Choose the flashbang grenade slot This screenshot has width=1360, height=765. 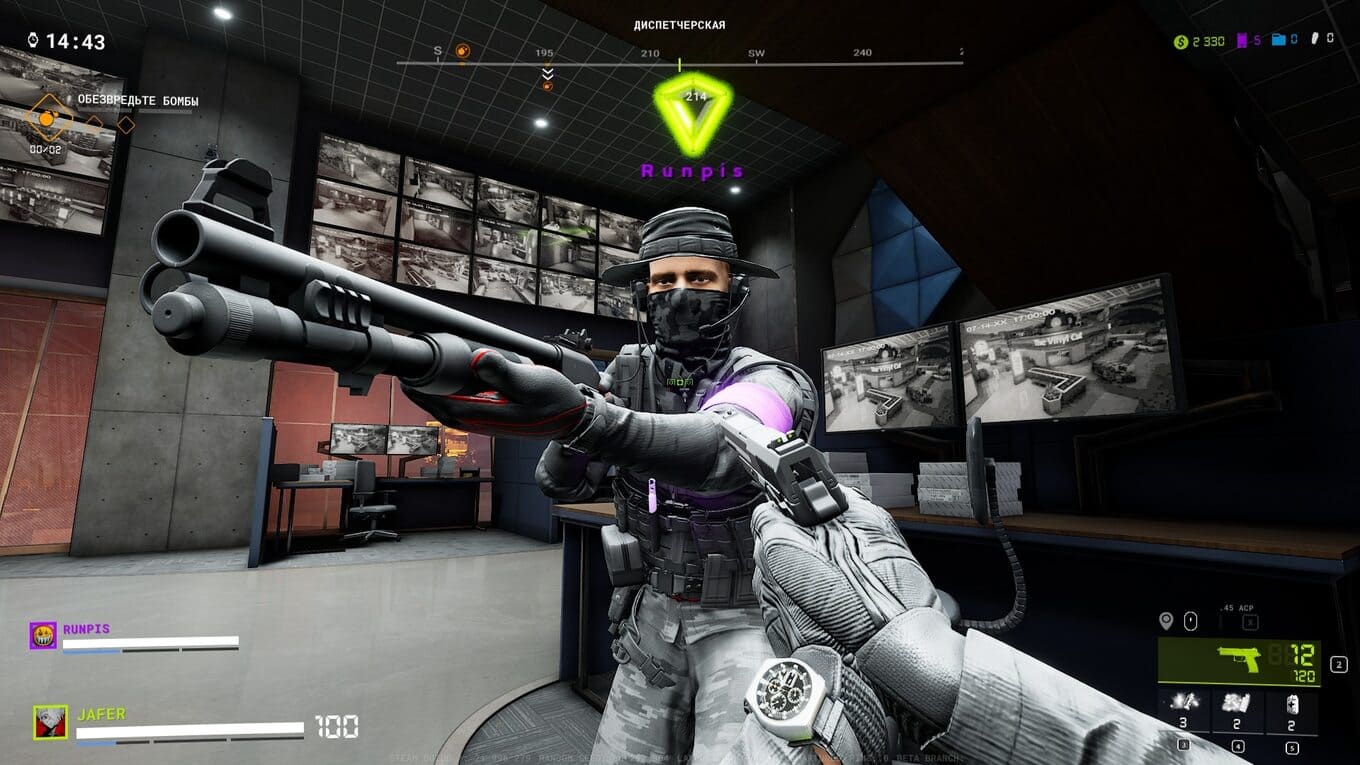pos(1183,707)
